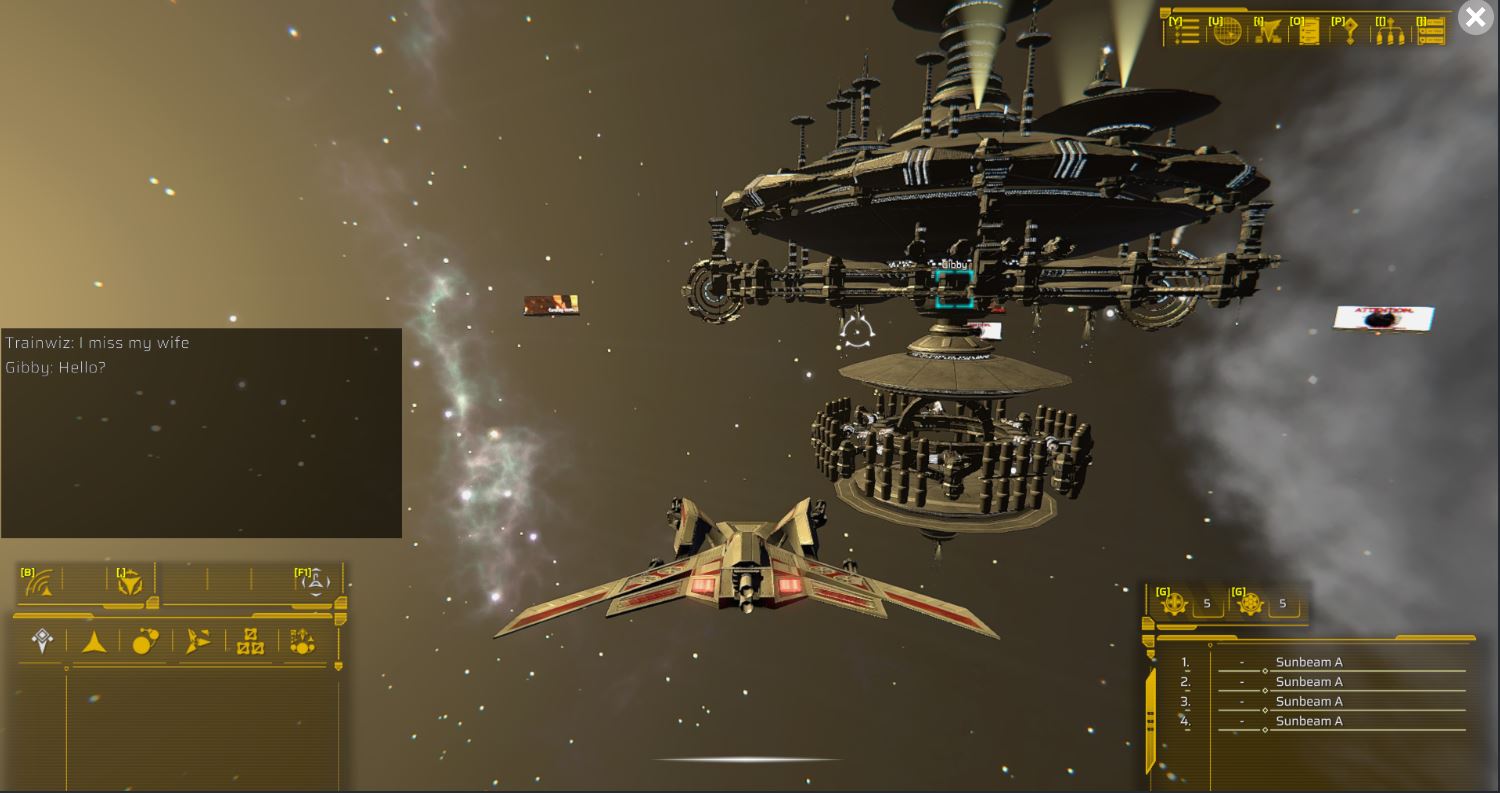The image size is (1500, 793).
Task: Click the [B] signal transmitter icon
Action: (x=38, y=583)
